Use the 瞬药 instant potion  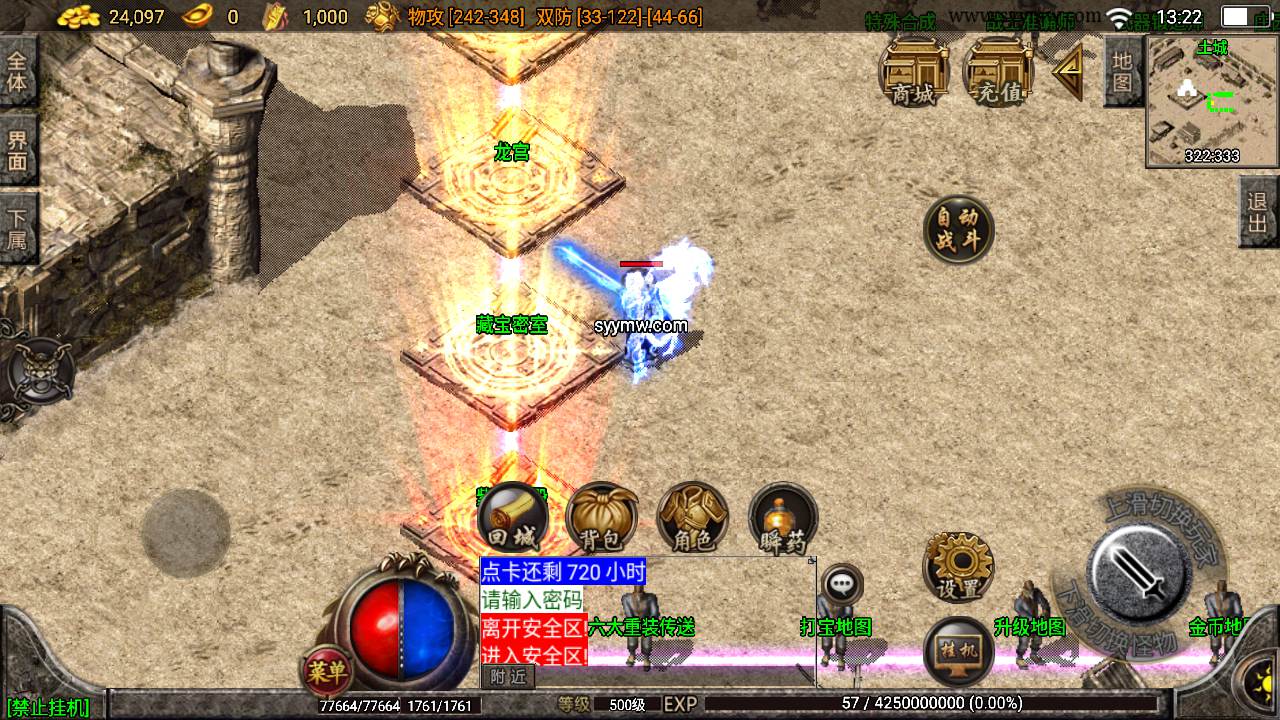pos(783,520)
